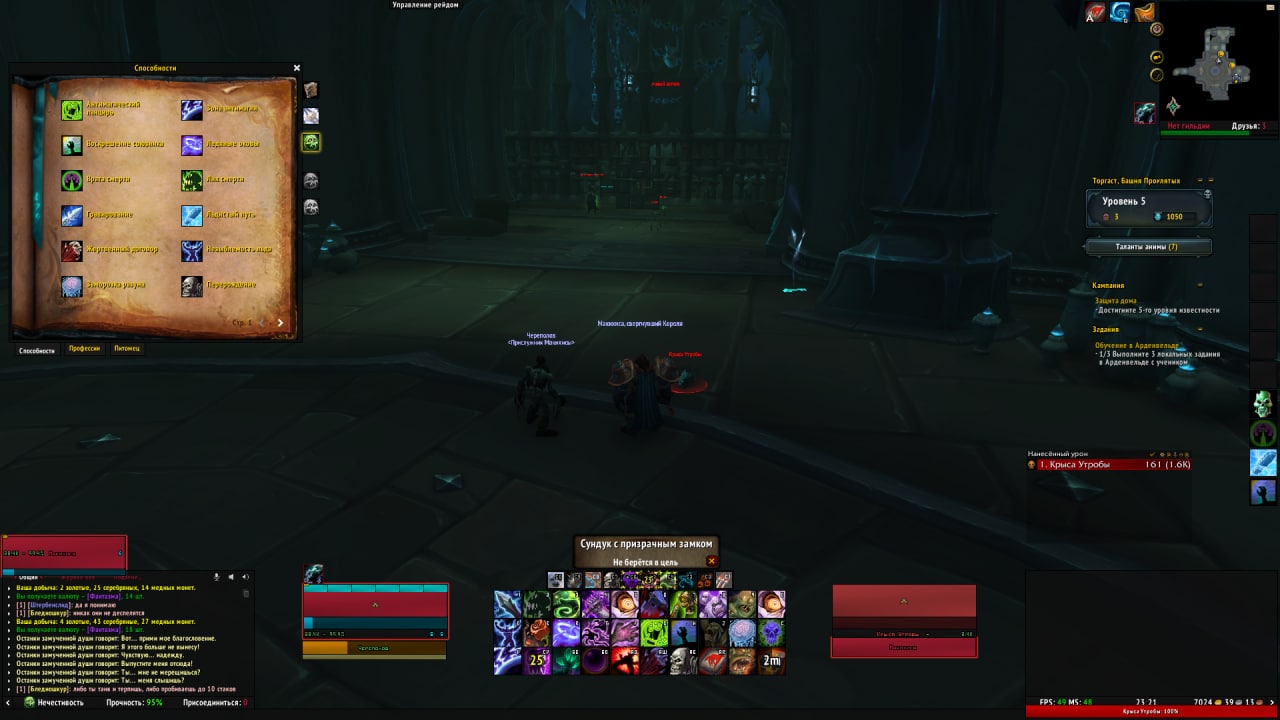Select Антимагический панцирь in the spellbook
Viewport: 1280px width, 720px height.
coord(72,109)
